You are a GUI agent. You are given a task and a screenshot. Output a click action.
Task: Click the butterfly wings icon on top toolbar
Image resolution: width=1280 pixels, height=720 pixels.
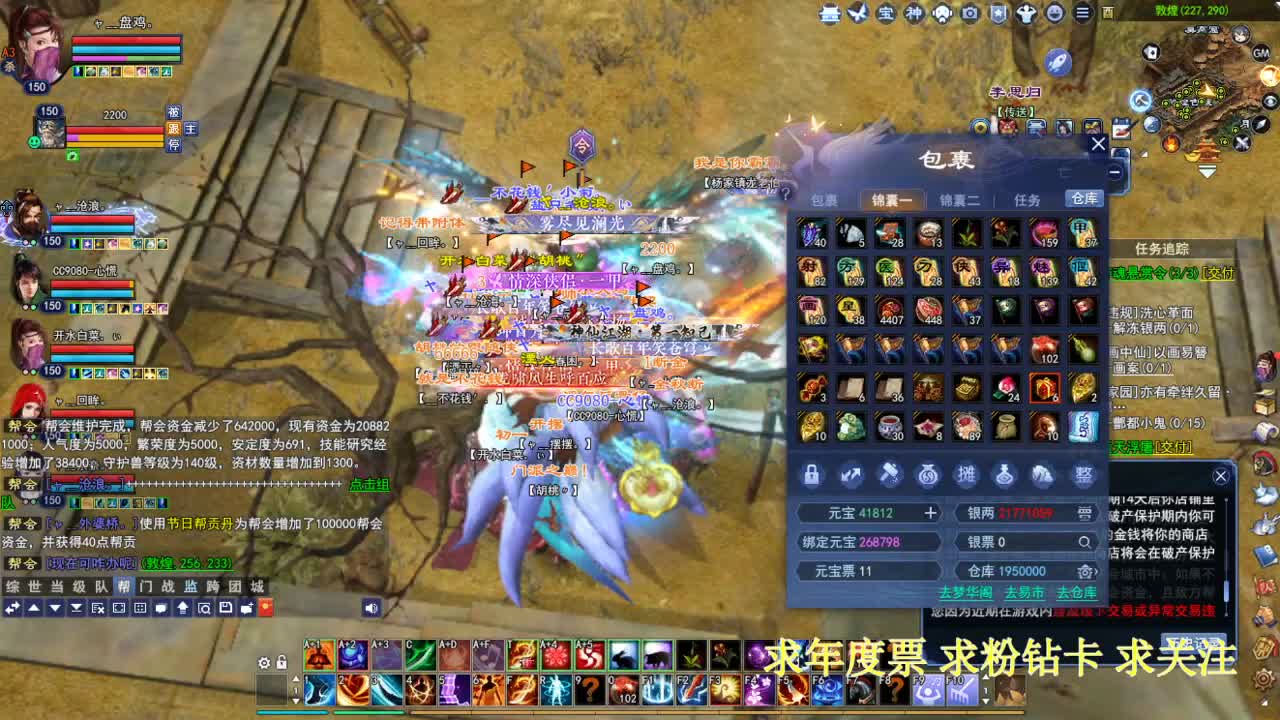(858, 14)
